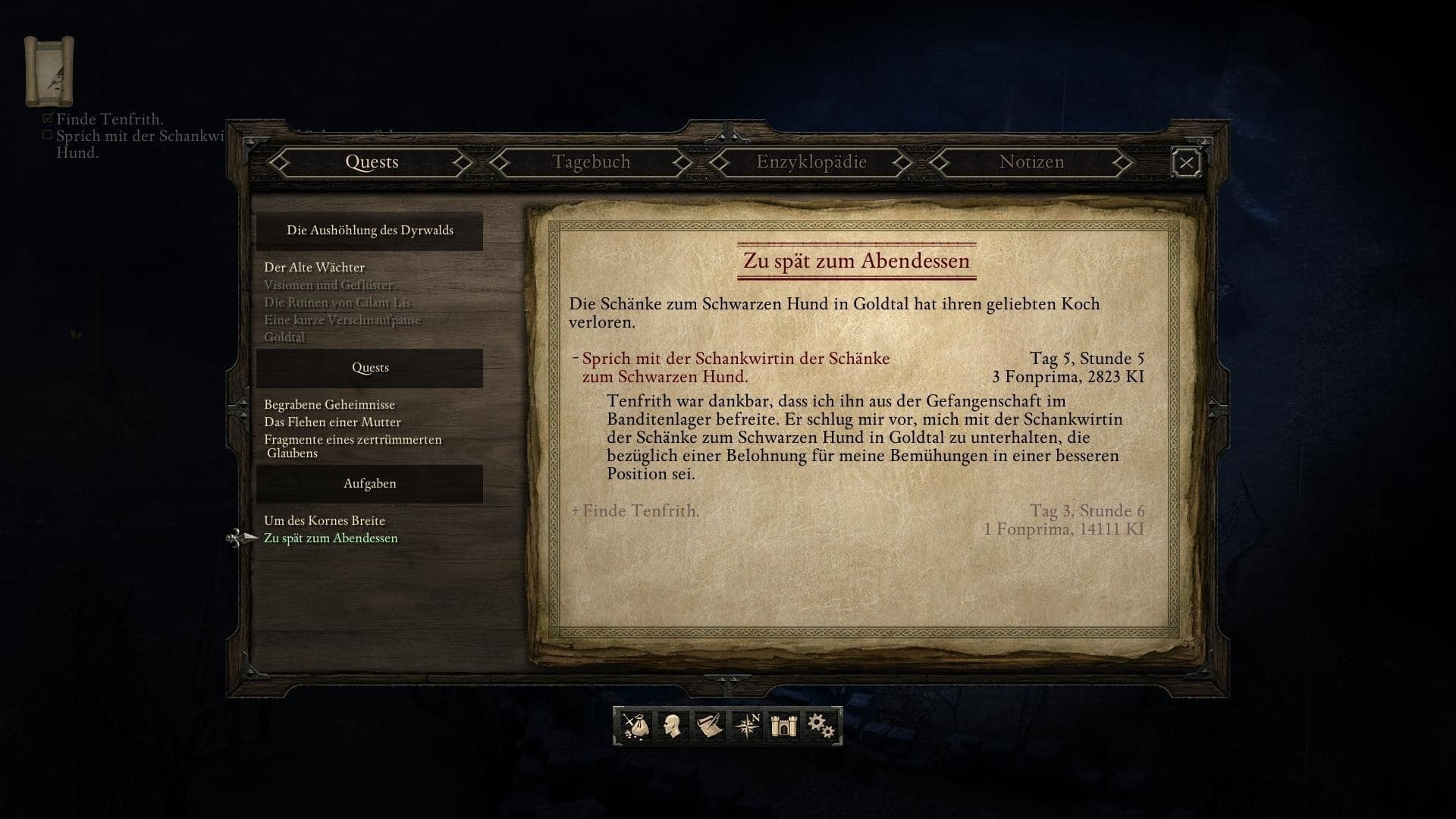
Task: Open Das Flehen einer Mutter quest
Action: coord(332,422)
